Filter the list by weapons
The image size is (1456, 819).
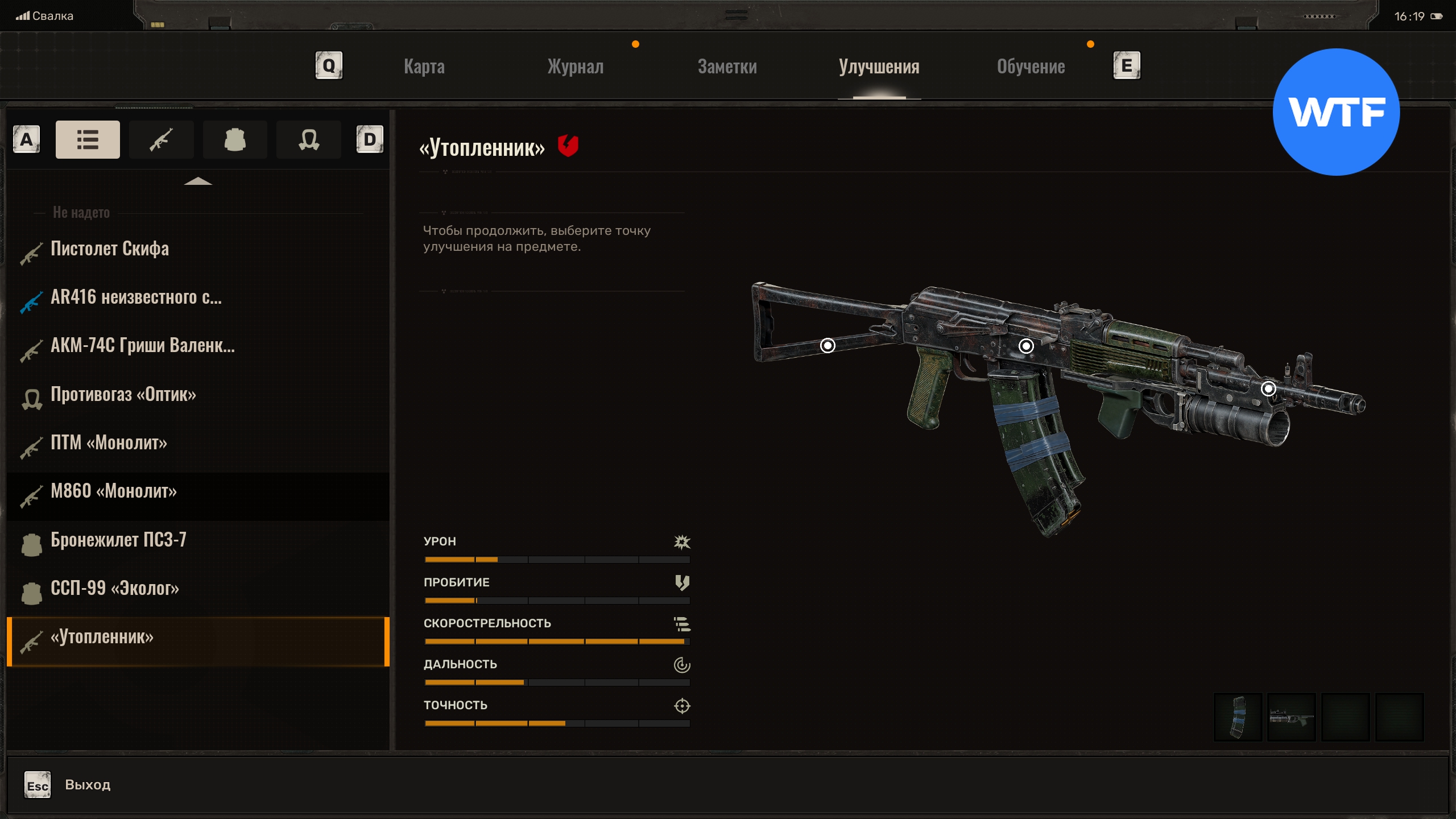click(162, 139)
